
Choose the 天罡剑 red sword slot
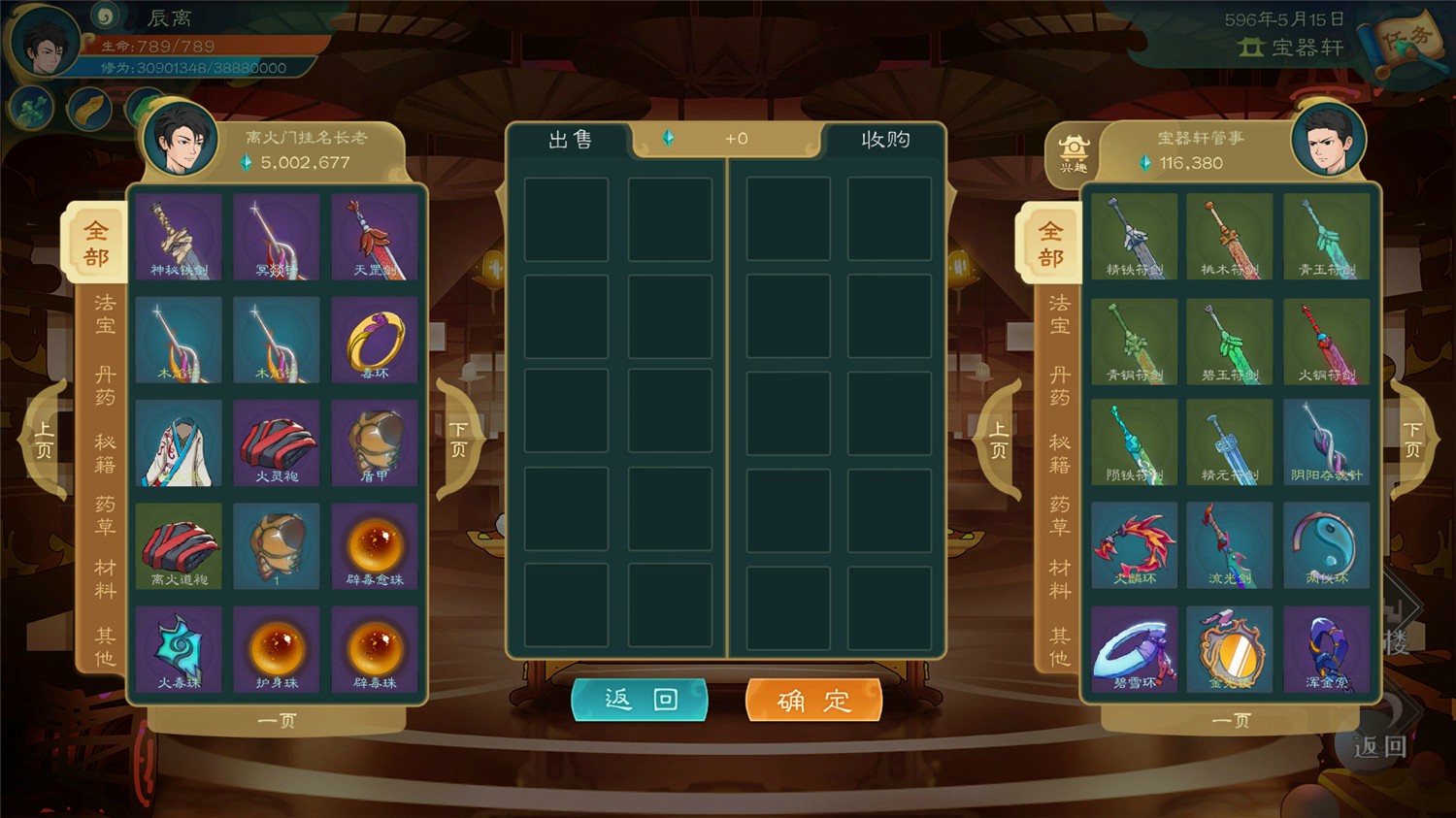click(375, 237)
